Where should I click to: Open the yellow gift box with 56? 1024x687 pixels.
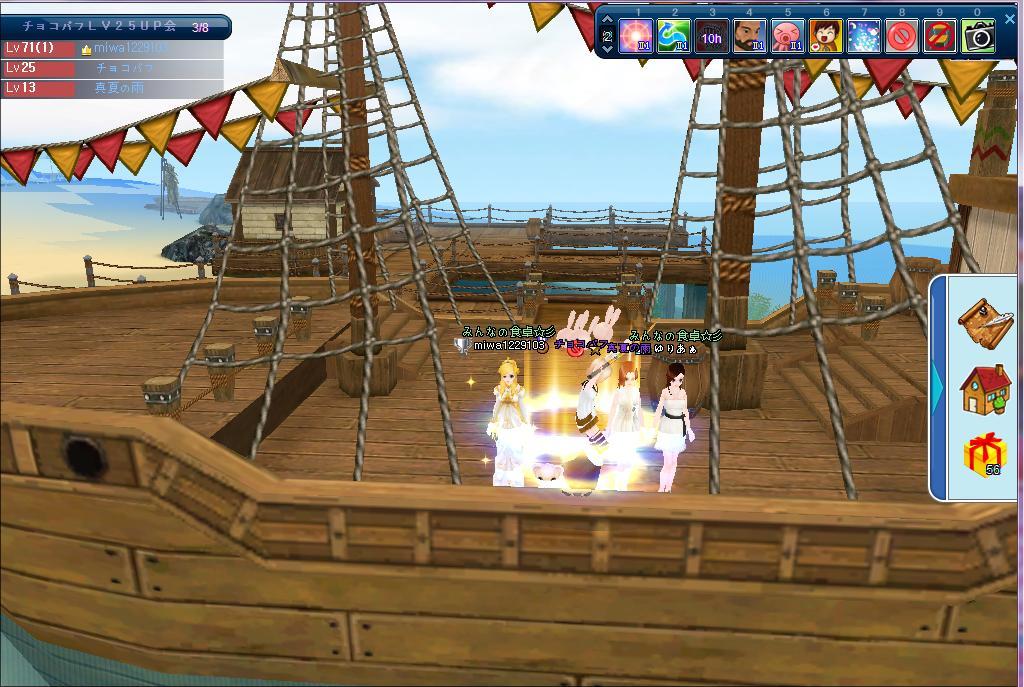pyautogui.click(x=984, y=456)
